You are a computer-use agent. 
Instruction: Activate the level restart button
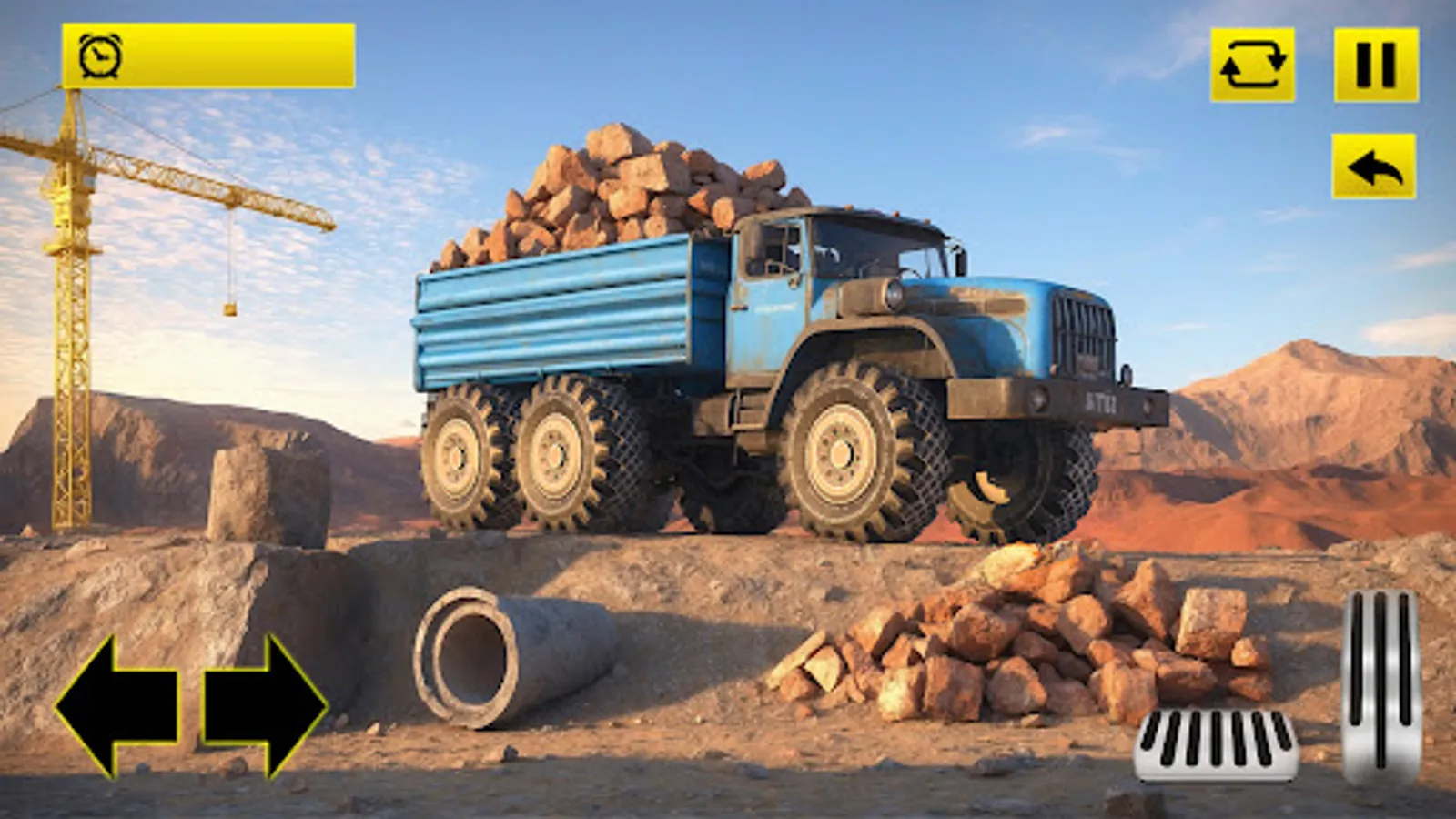pyautogui.click(x=1255, y=65)
